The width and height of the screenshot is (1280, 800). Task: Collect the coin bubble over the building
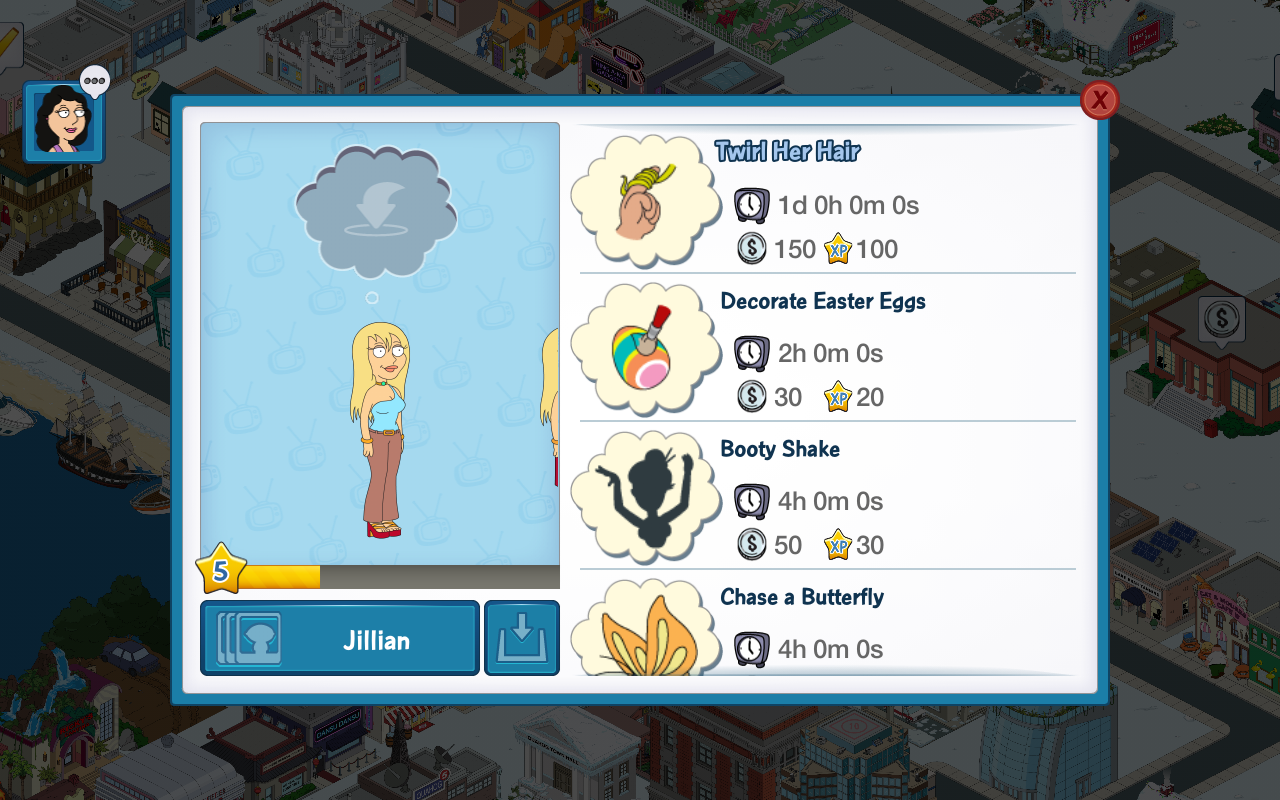point(1221,320)
